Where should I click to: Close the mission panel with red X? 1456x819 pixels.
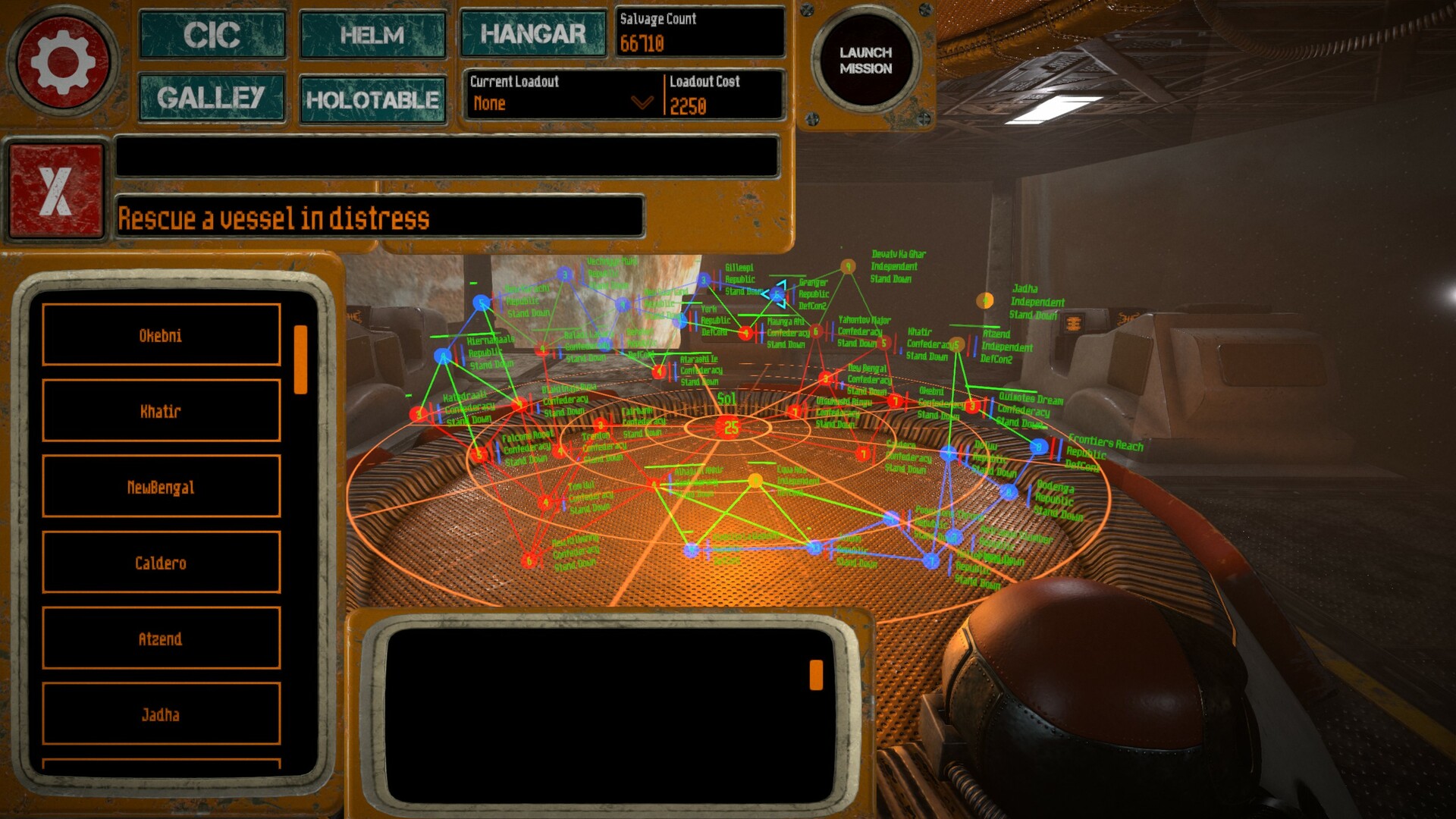pos(55,190)
